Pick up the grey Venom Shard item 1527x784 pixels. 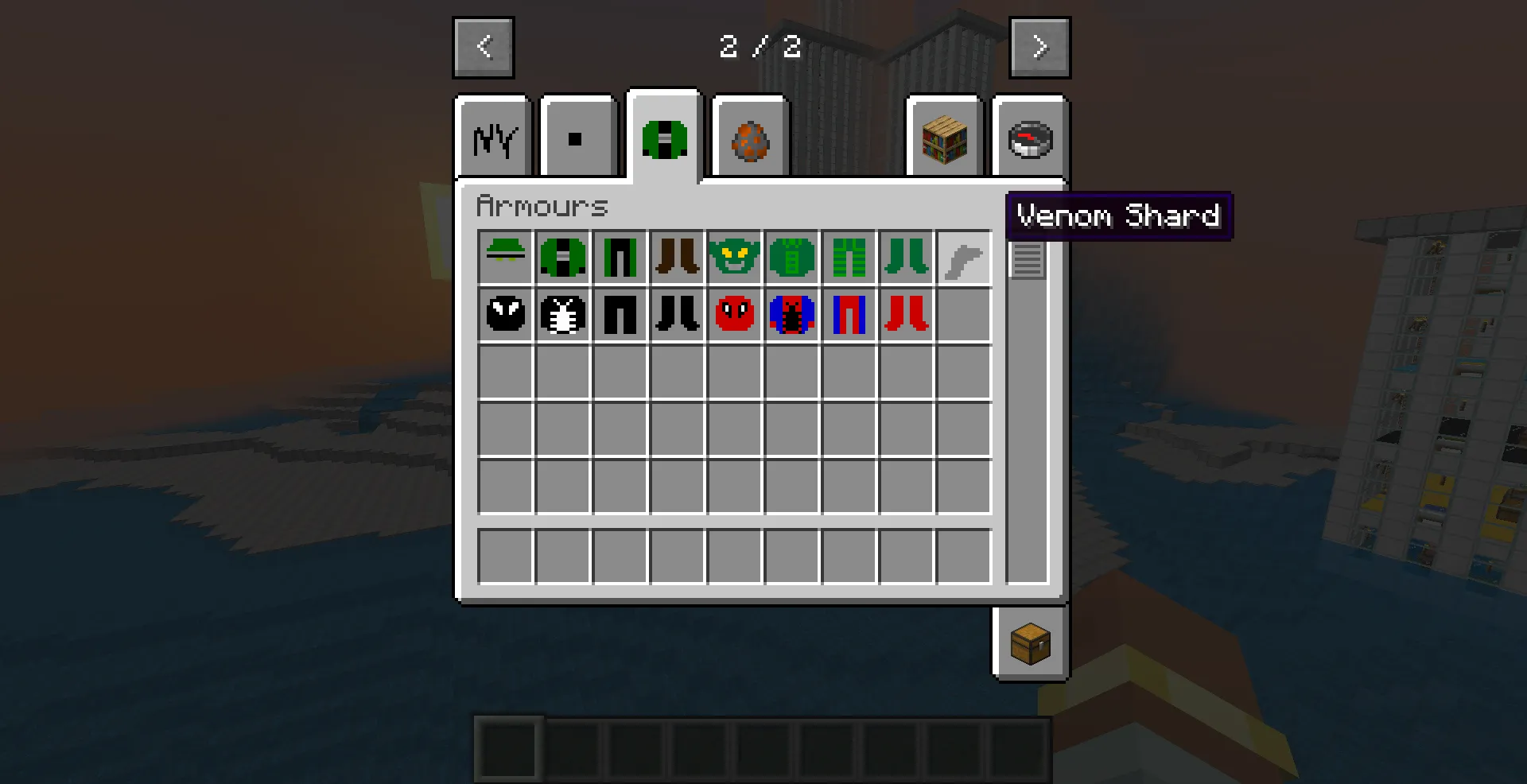(x=963, y=257)
